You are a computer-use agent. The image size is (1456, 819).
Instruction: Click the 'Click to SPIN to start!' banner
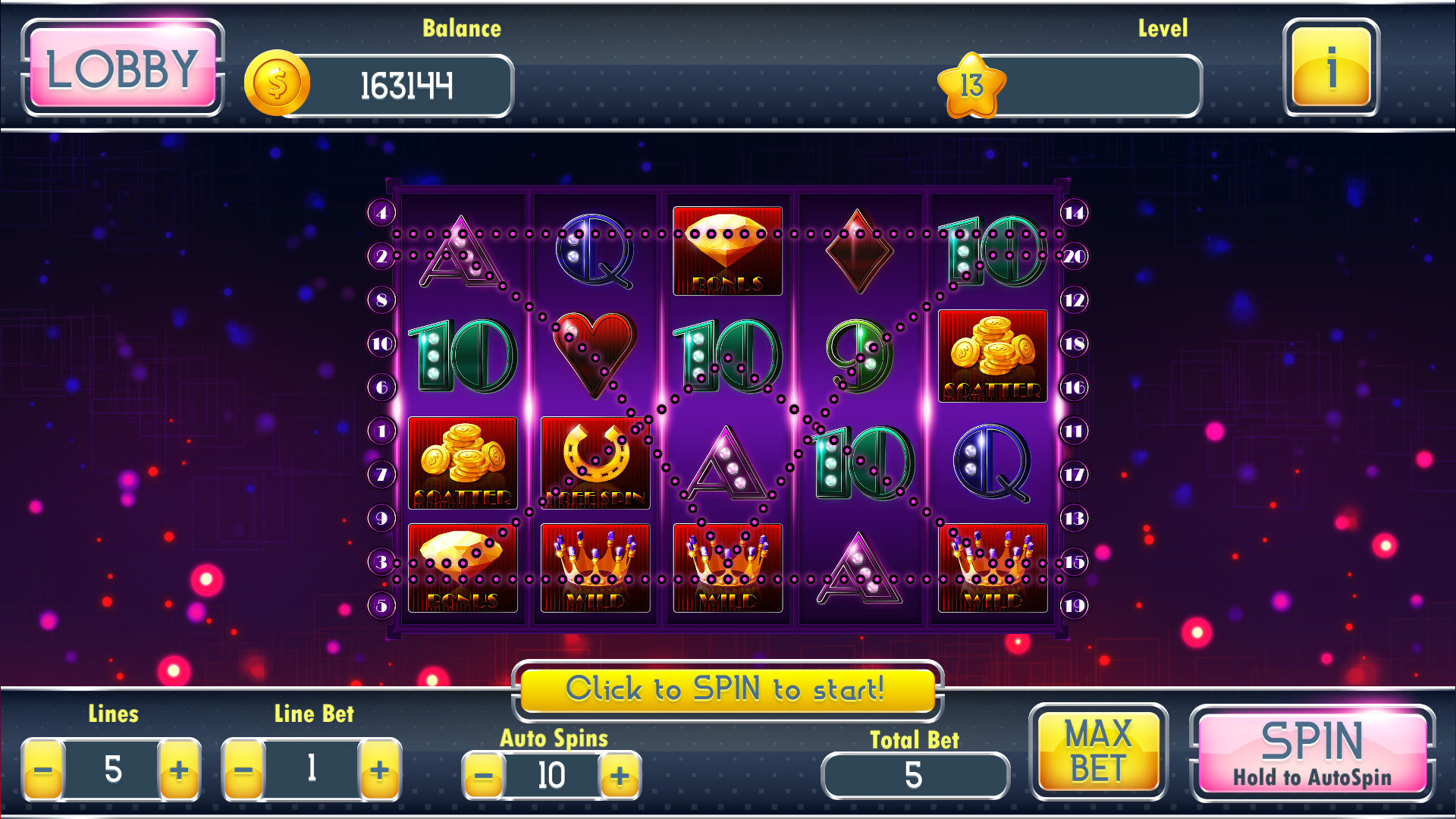tap(726, 690)
